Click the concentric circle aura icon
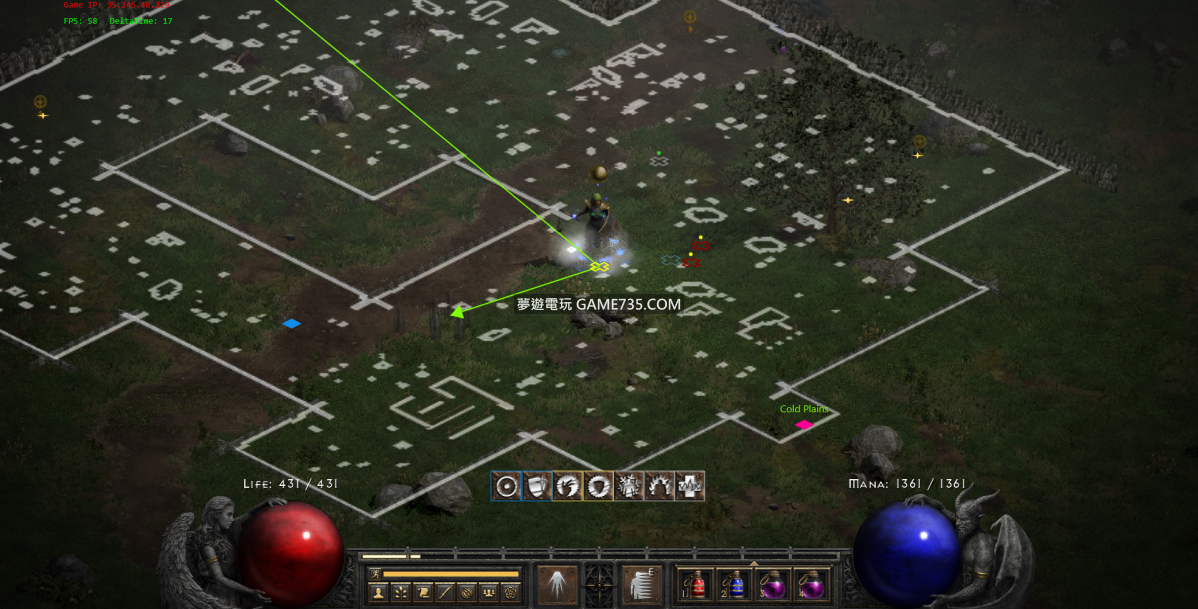The image size is (1198, 609). coord(507,486)
